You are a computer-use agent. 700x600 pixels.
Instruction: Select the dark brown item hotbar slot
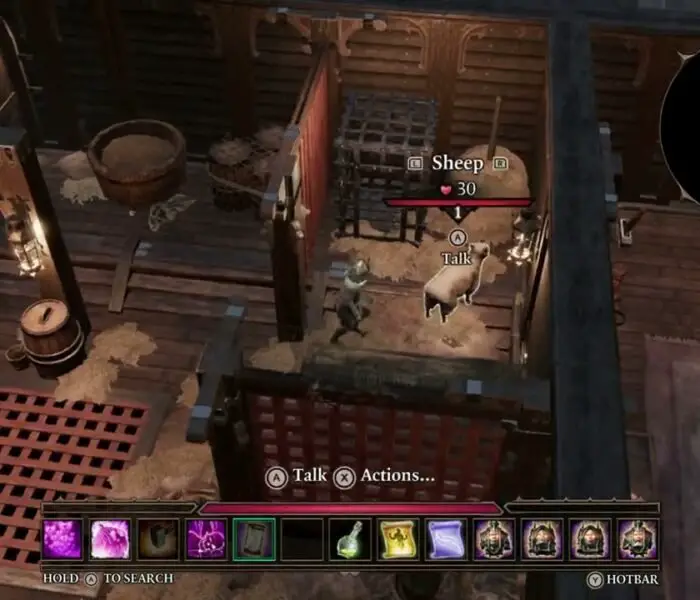click(158, 539)
